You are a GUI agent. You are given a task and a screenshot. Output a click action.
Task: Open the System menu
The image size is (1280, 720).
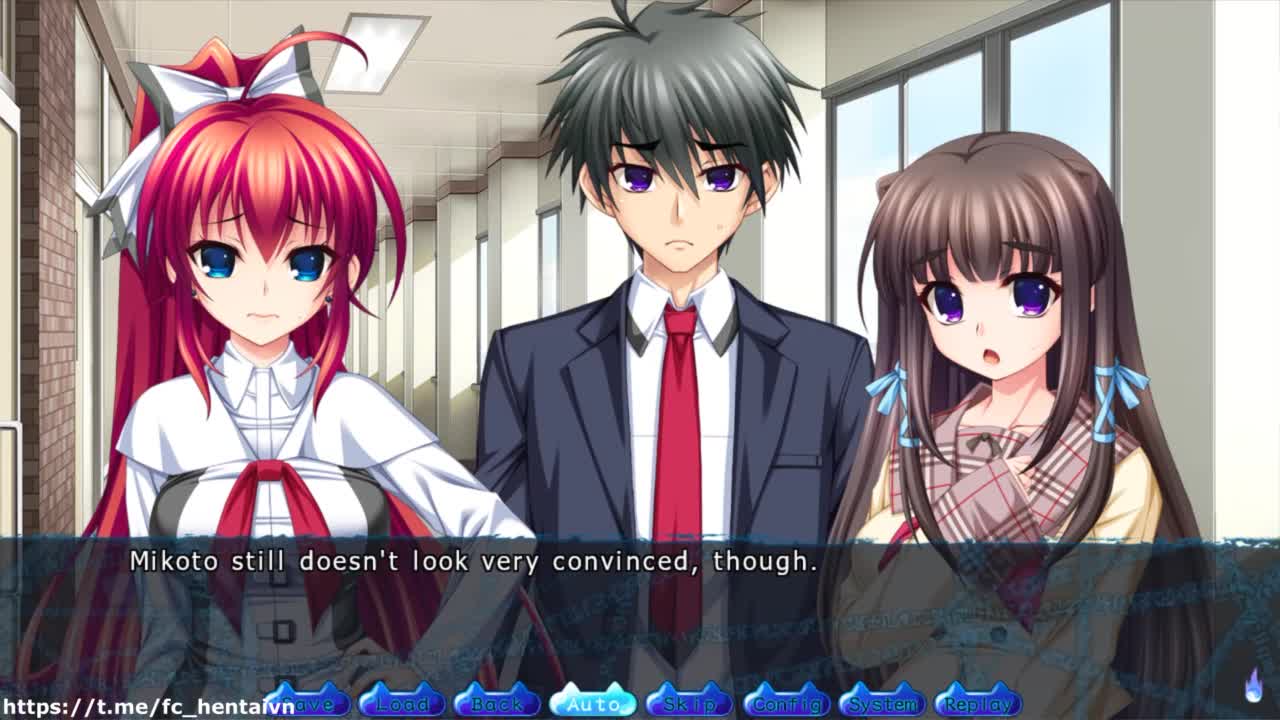tap(882, 703)
